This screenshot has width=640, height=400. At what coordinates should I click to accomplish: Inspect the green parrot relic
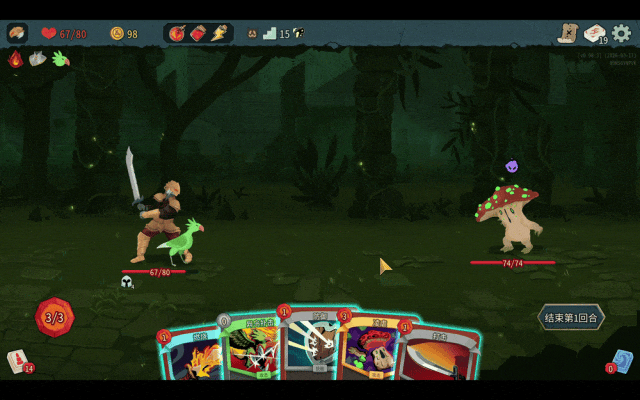tap(60, 59)
